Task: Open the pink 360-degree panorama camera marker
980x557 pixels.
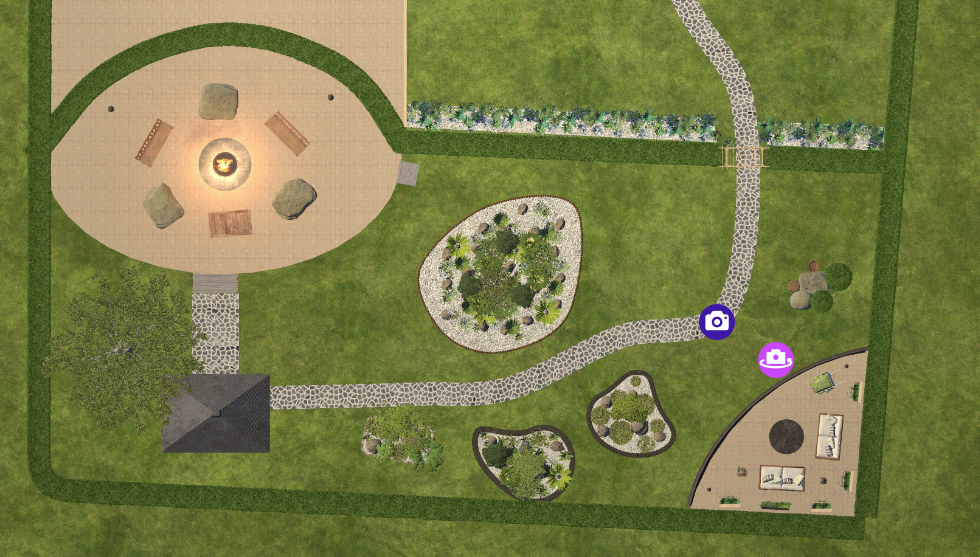Action: pyautogui.click(x=776, y=359)
